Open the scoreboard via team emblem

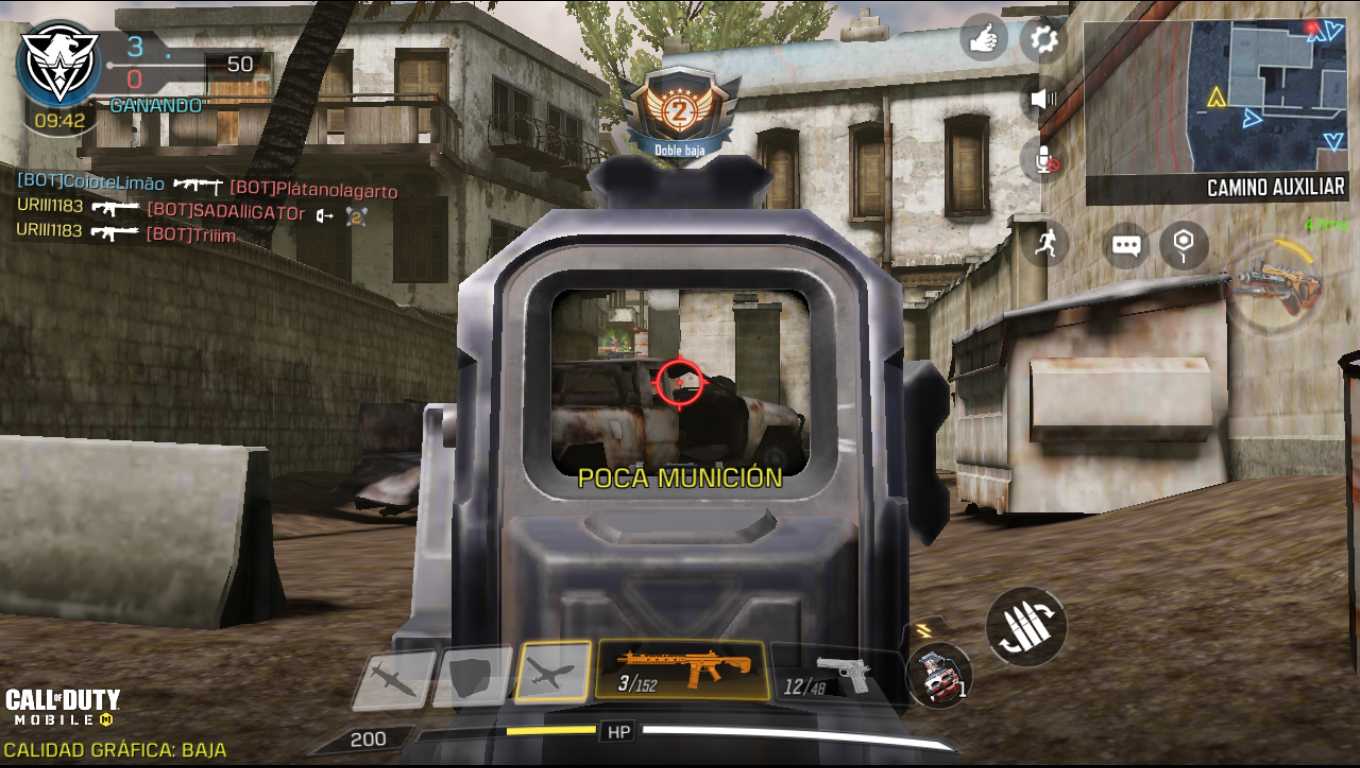[59, 61]
